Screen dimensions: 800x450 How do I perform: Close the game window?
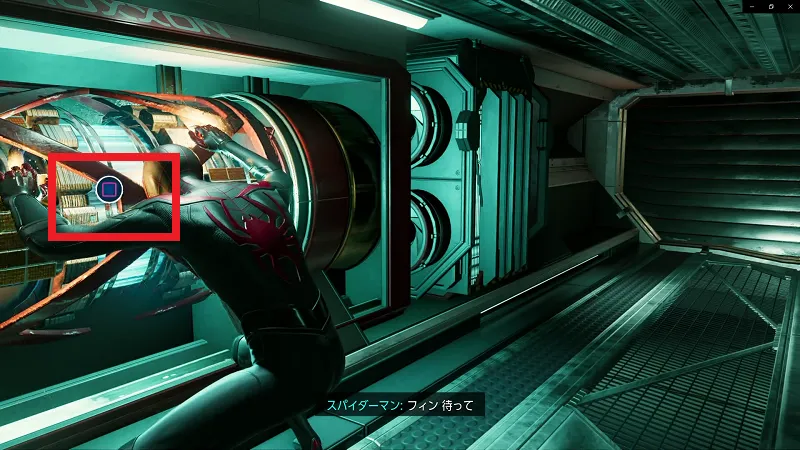tap(789, 6)
